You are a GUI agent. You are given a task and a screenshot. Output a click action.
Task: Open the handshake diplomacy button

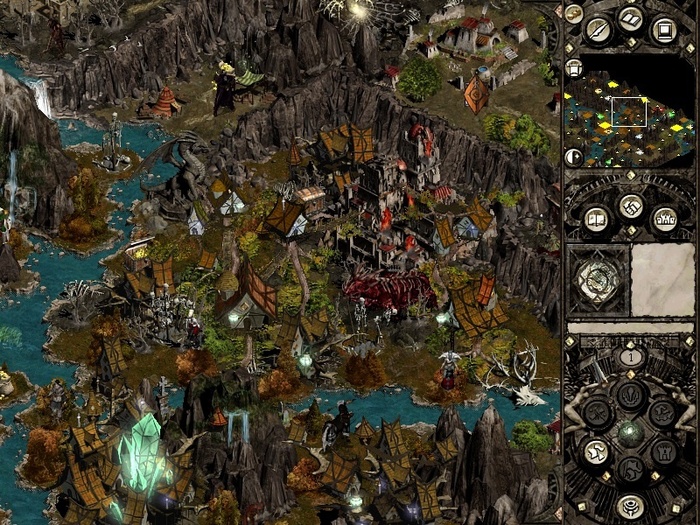click(x=630, y=207)
